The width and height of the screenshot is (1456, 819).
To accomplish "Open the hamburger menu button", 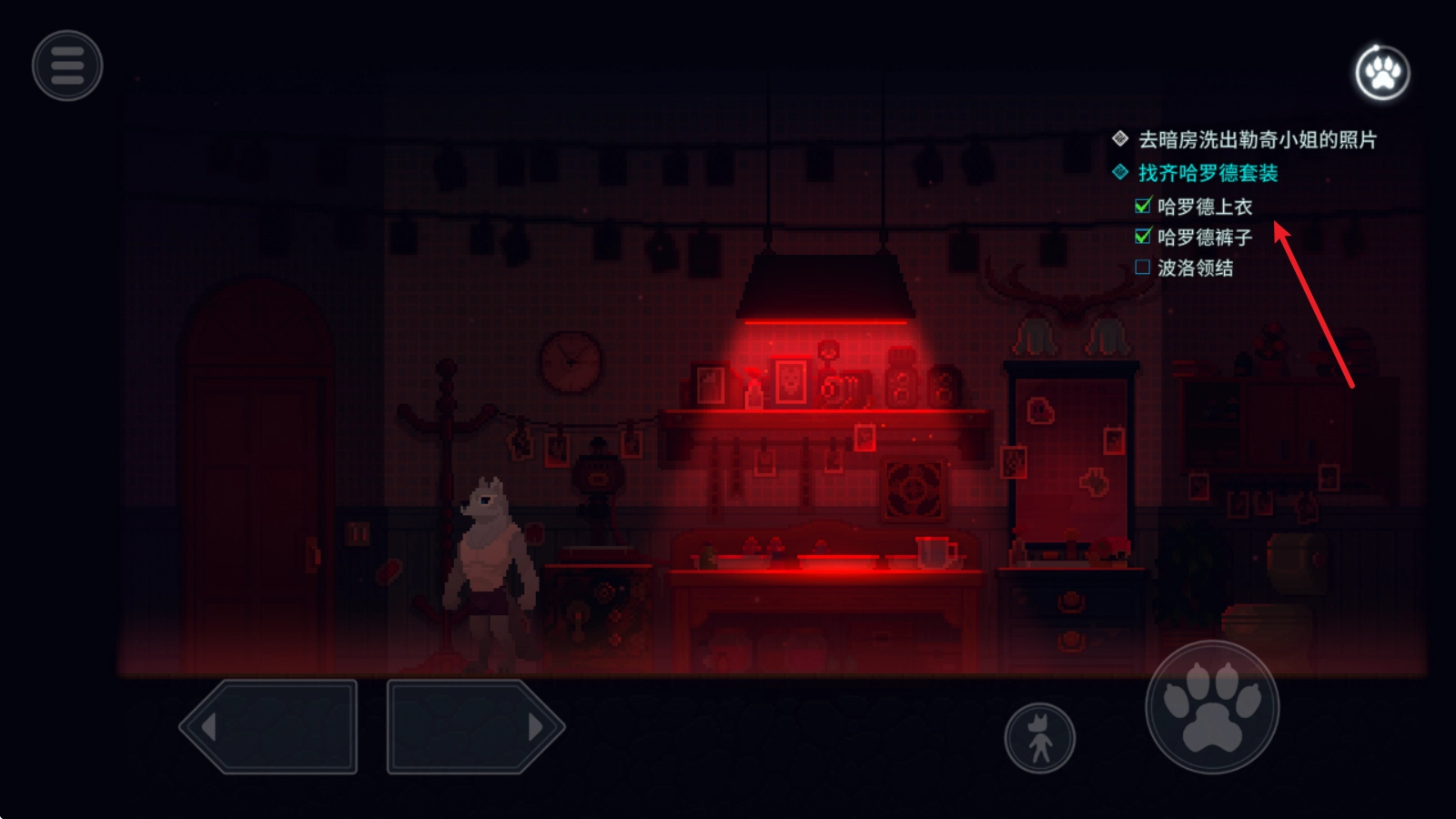I will click(x=67, y=66).
